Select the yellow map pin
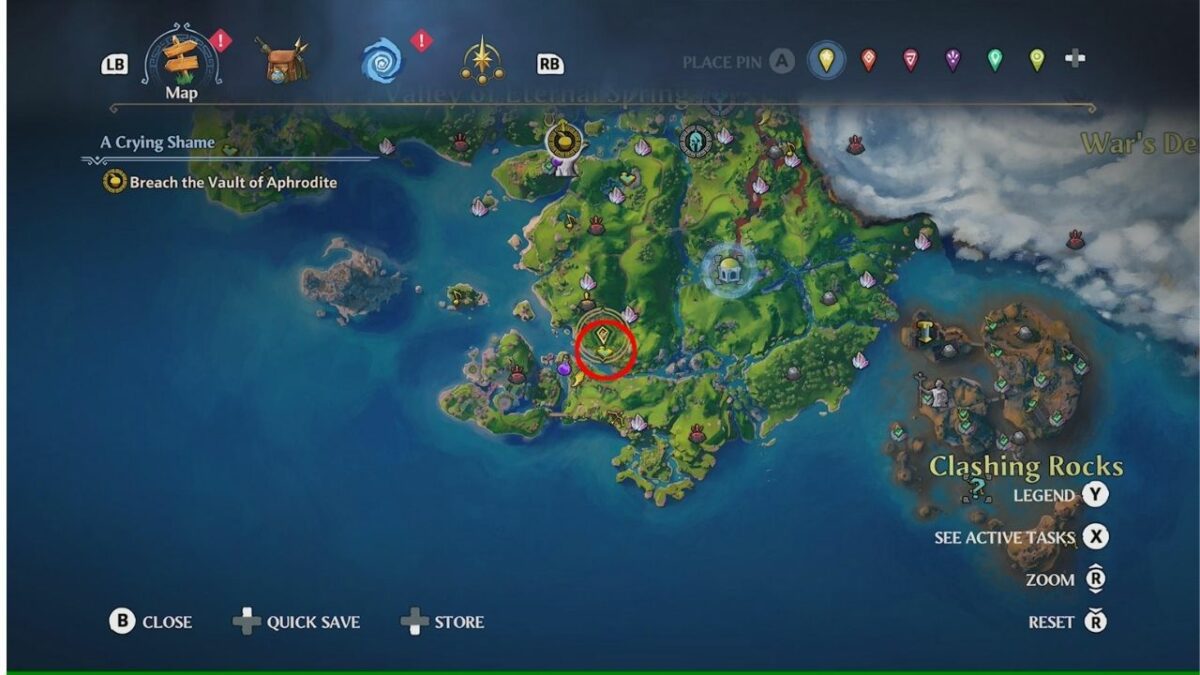 [x=826, y=61]
